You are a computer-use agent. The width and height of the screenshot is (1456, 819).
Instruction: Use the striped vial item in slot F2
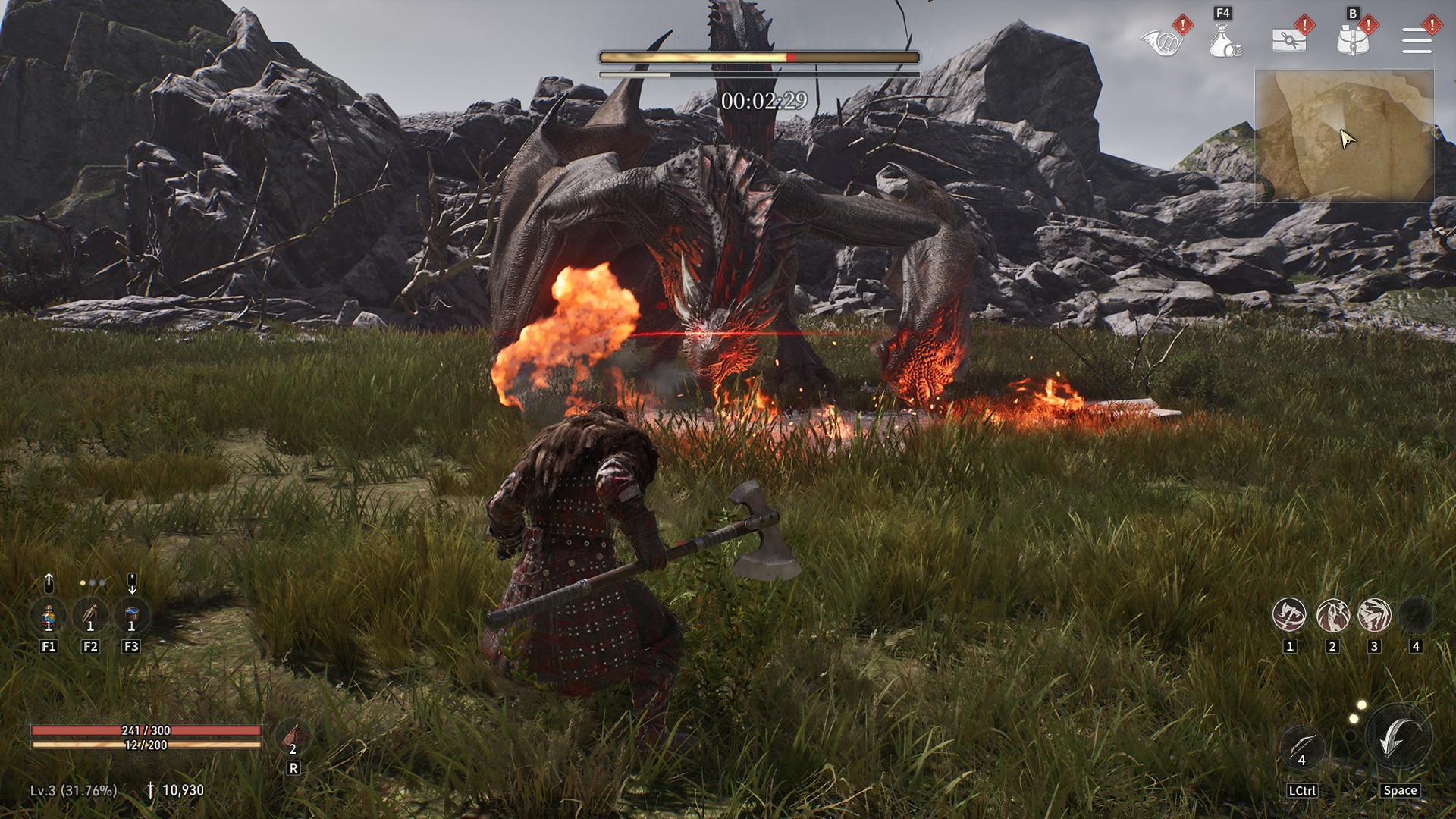(x=90, y=616)
